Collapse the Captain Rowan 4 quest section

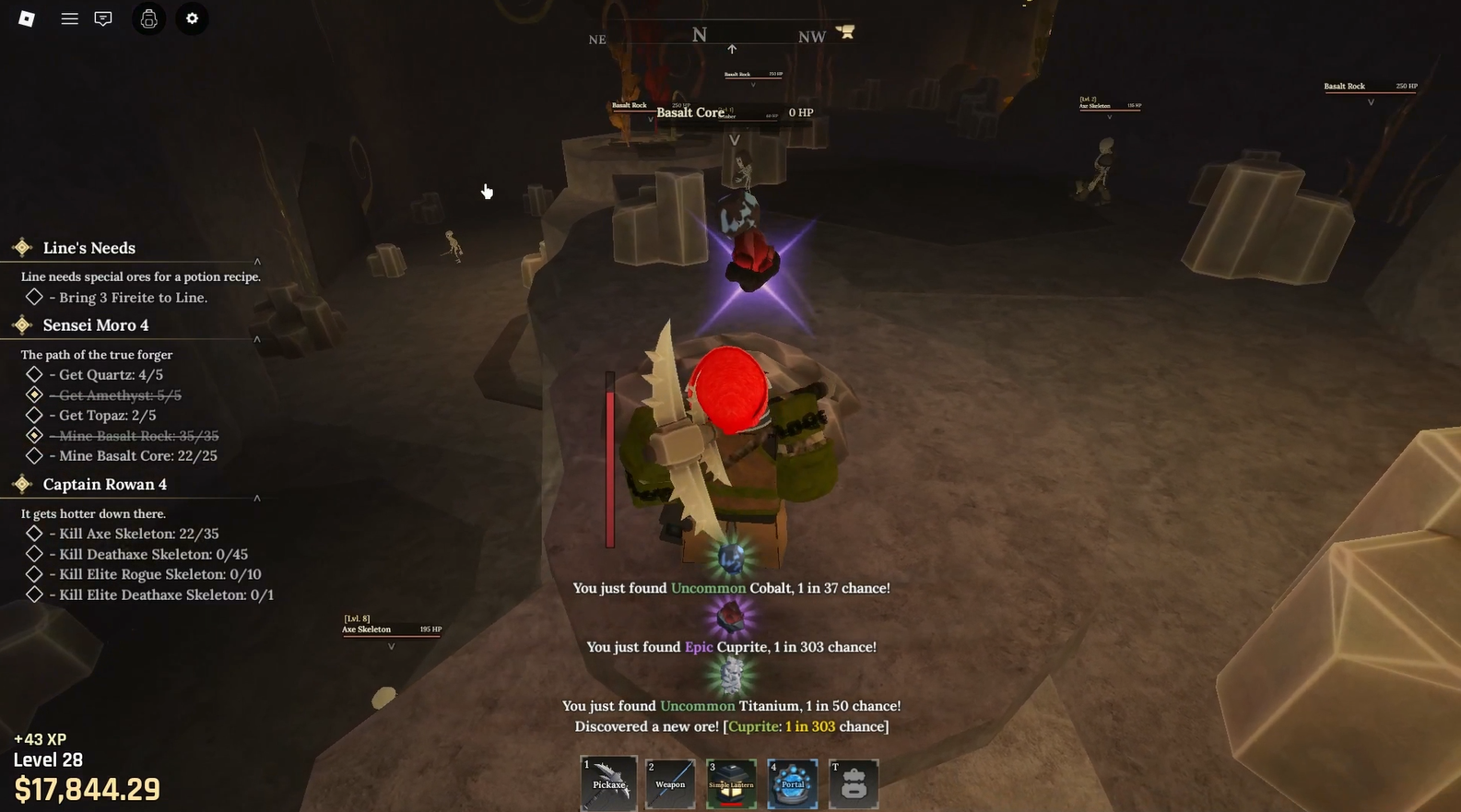tap(257, 498)
